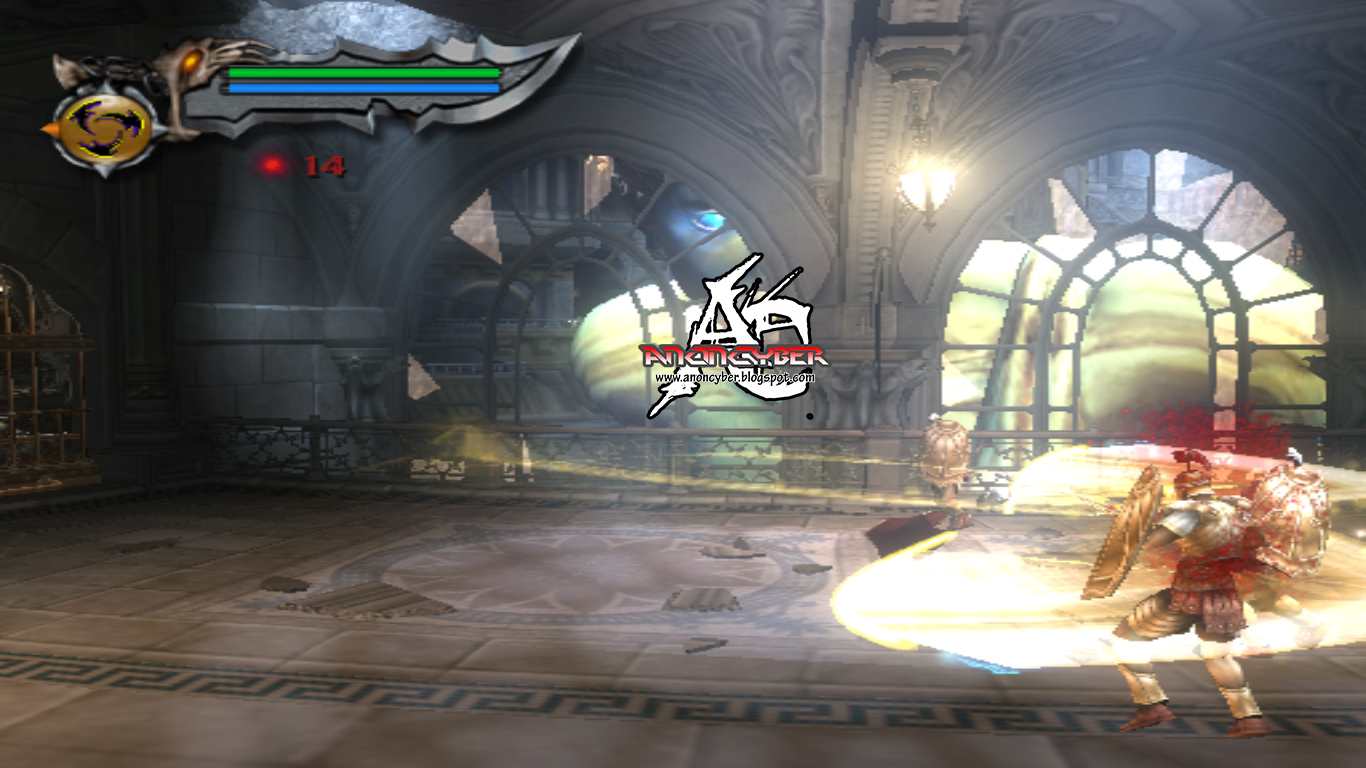Click the red orb indicator
The image size is (1366, 768).
pyautogui.click(x=272, y=166)
